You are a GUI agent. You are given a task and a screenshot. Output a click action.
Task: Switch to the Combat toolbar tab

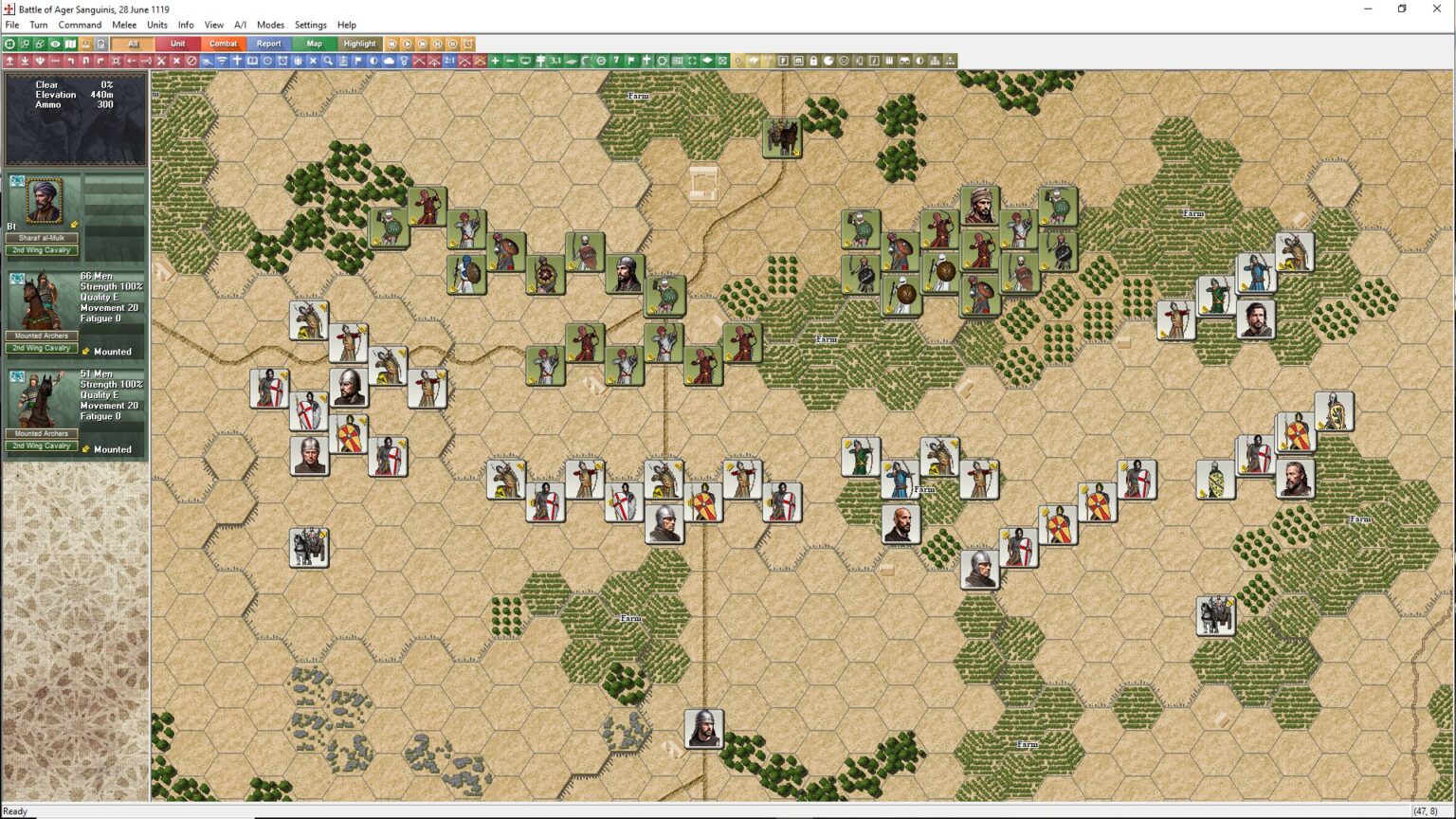coord(223,44)
